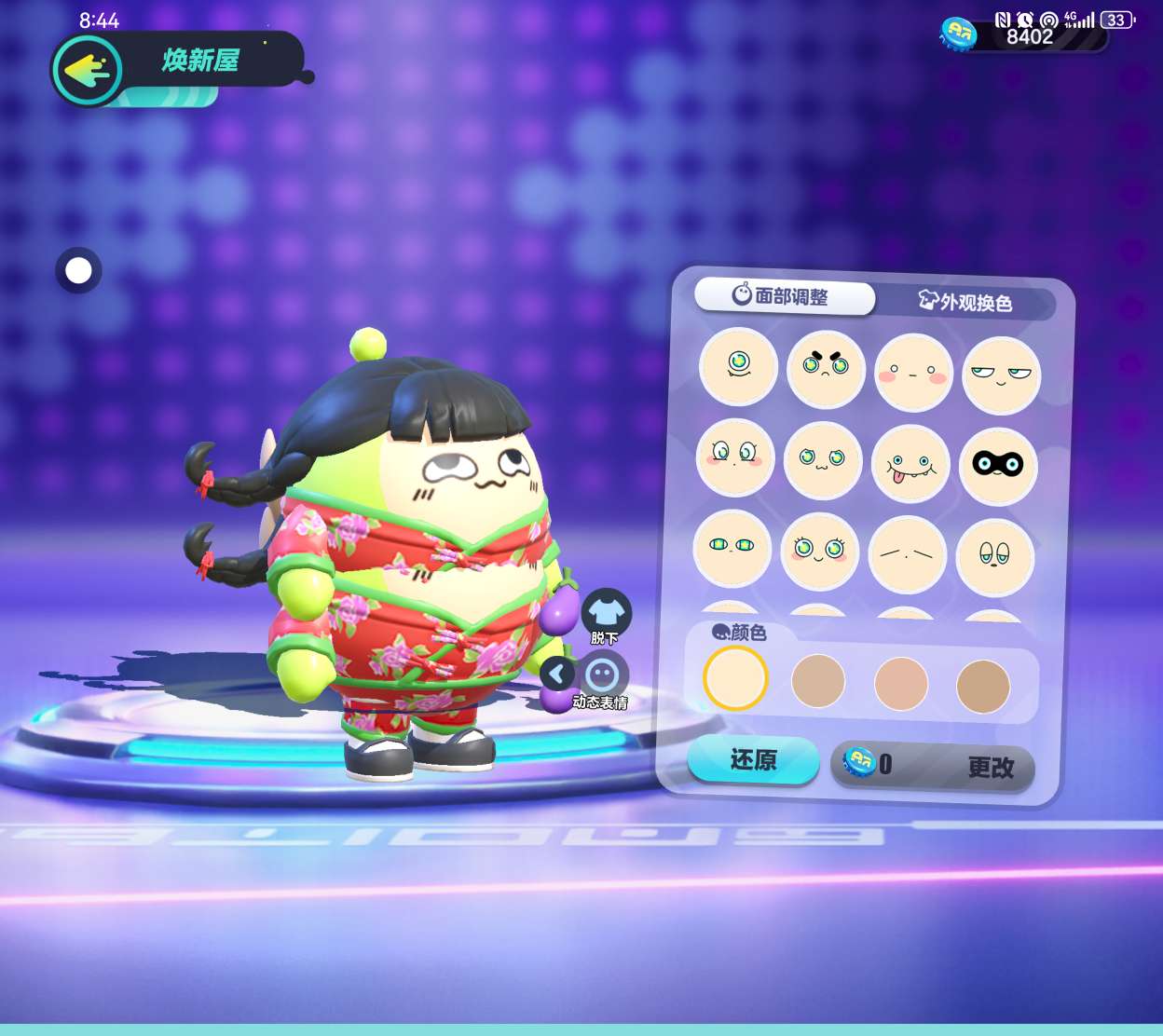
Task: Tap the 脱下 take-off clothing icon
Action: 606,614
